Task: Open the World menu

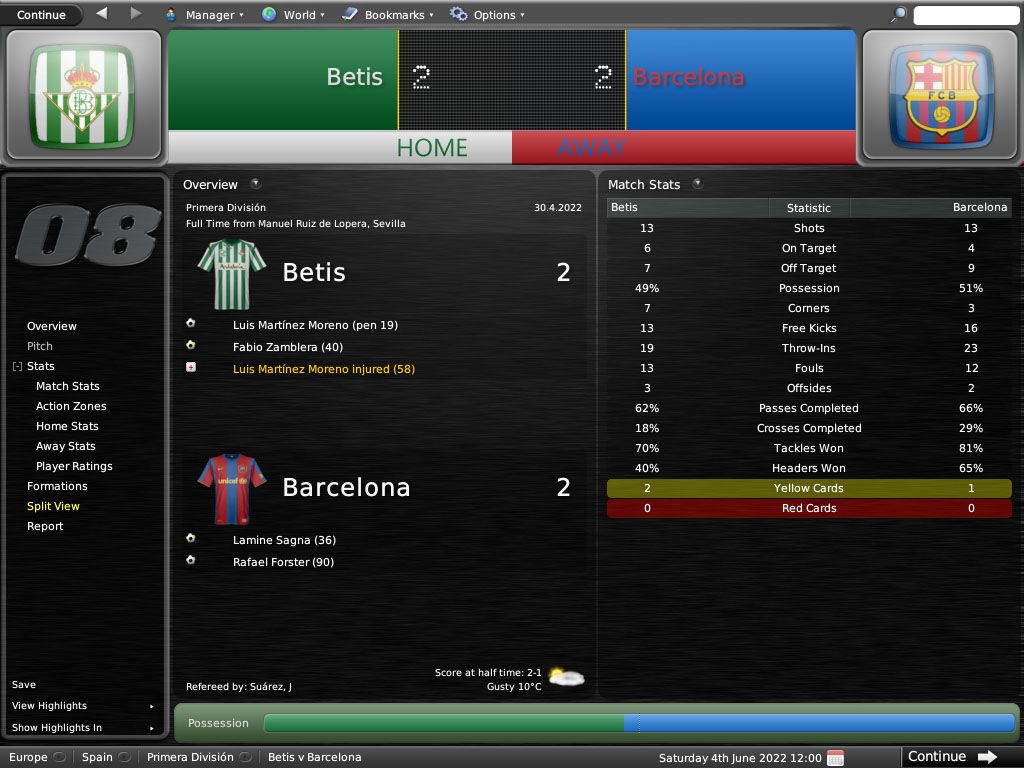Action: click(293, 15)
